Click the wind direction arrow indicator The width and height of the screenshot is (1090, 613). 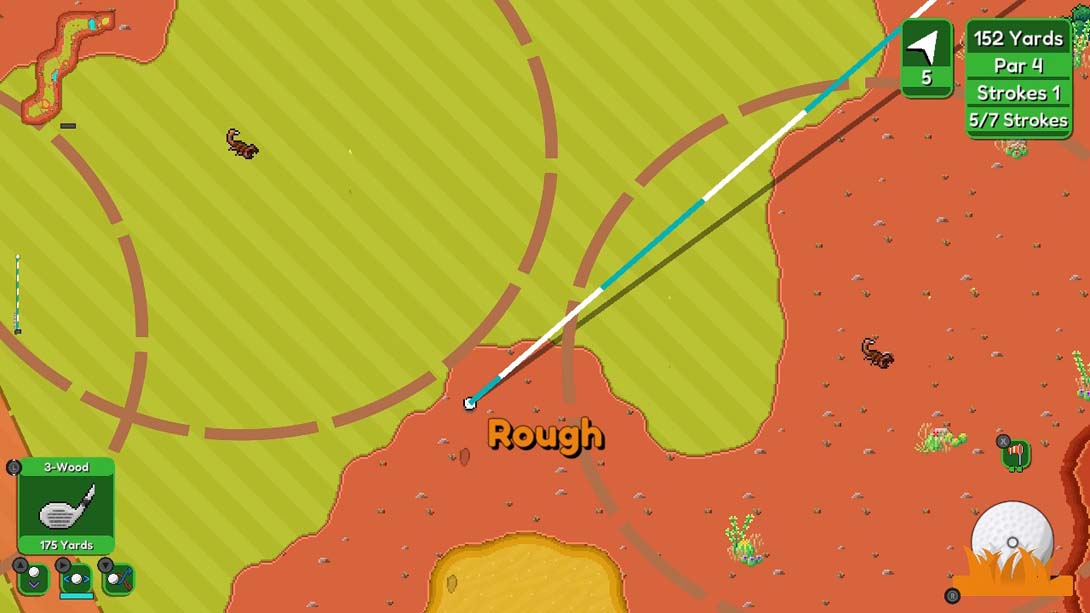926,48
